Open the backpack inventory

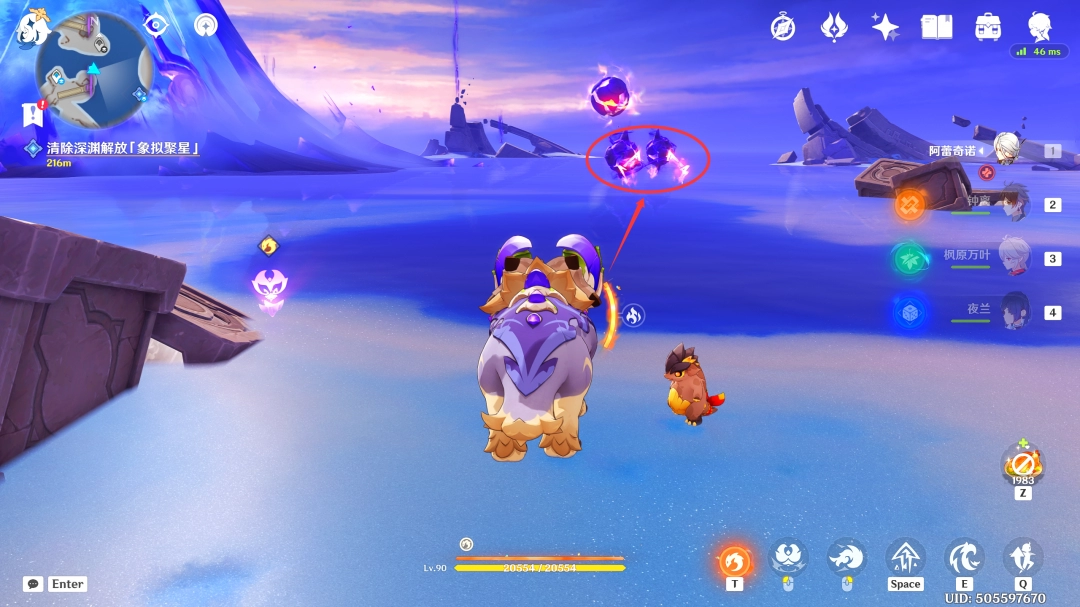point(989,27)
